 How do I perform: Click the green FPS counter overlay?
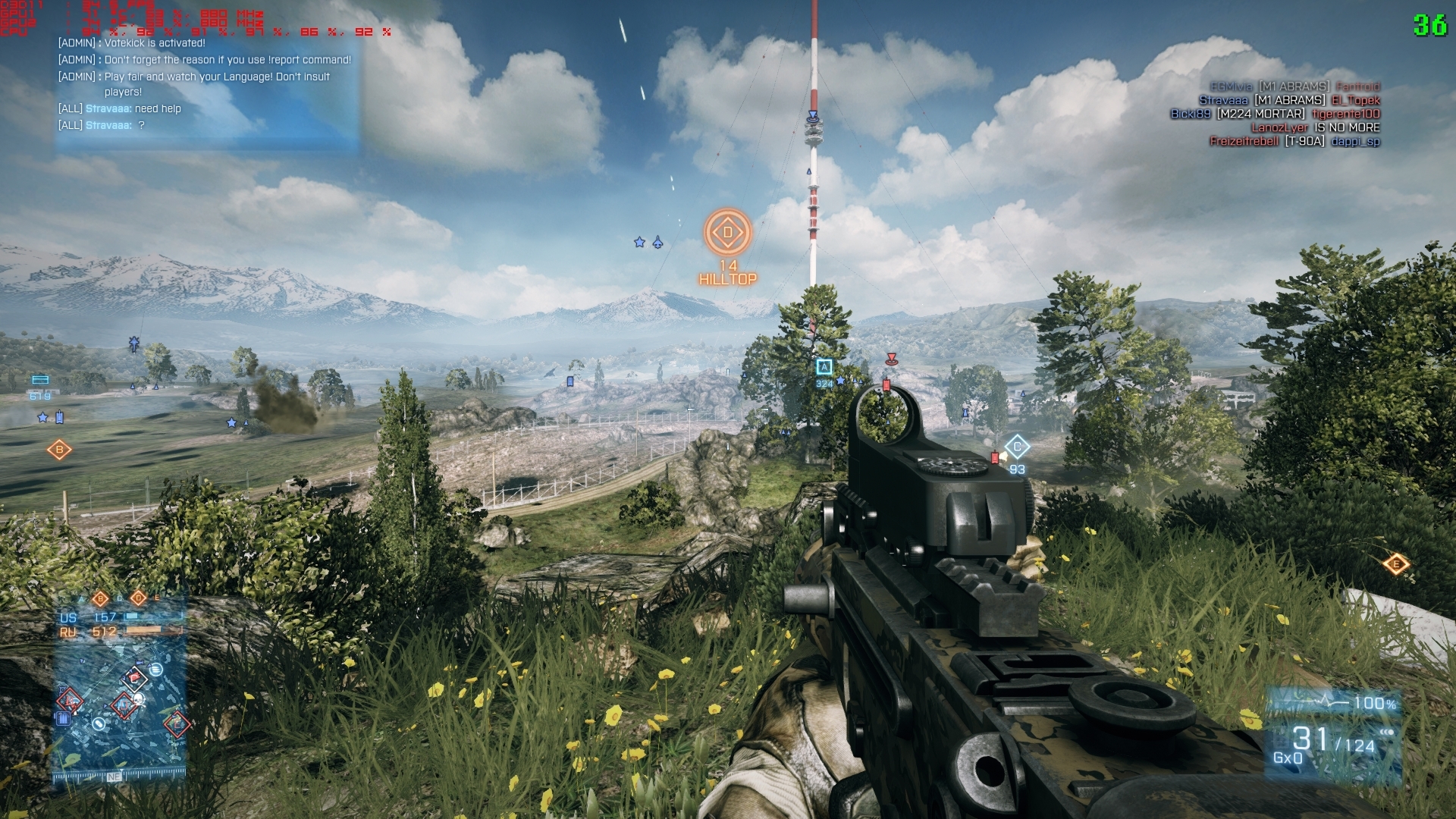[x=1429, y=25]
